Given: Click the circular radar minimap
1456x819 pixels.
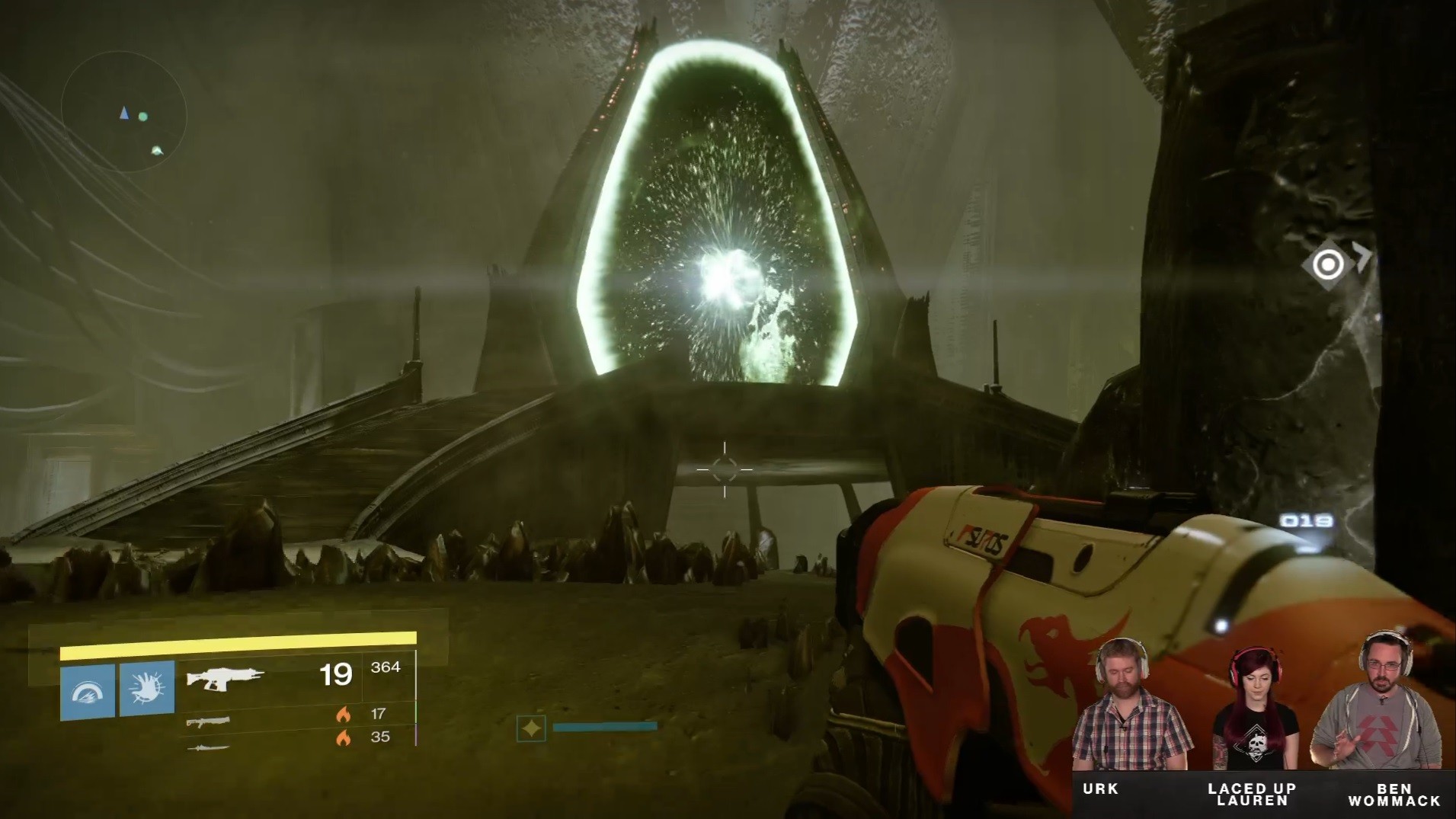Looking at the screenshot, I should [x=124, y=112].
